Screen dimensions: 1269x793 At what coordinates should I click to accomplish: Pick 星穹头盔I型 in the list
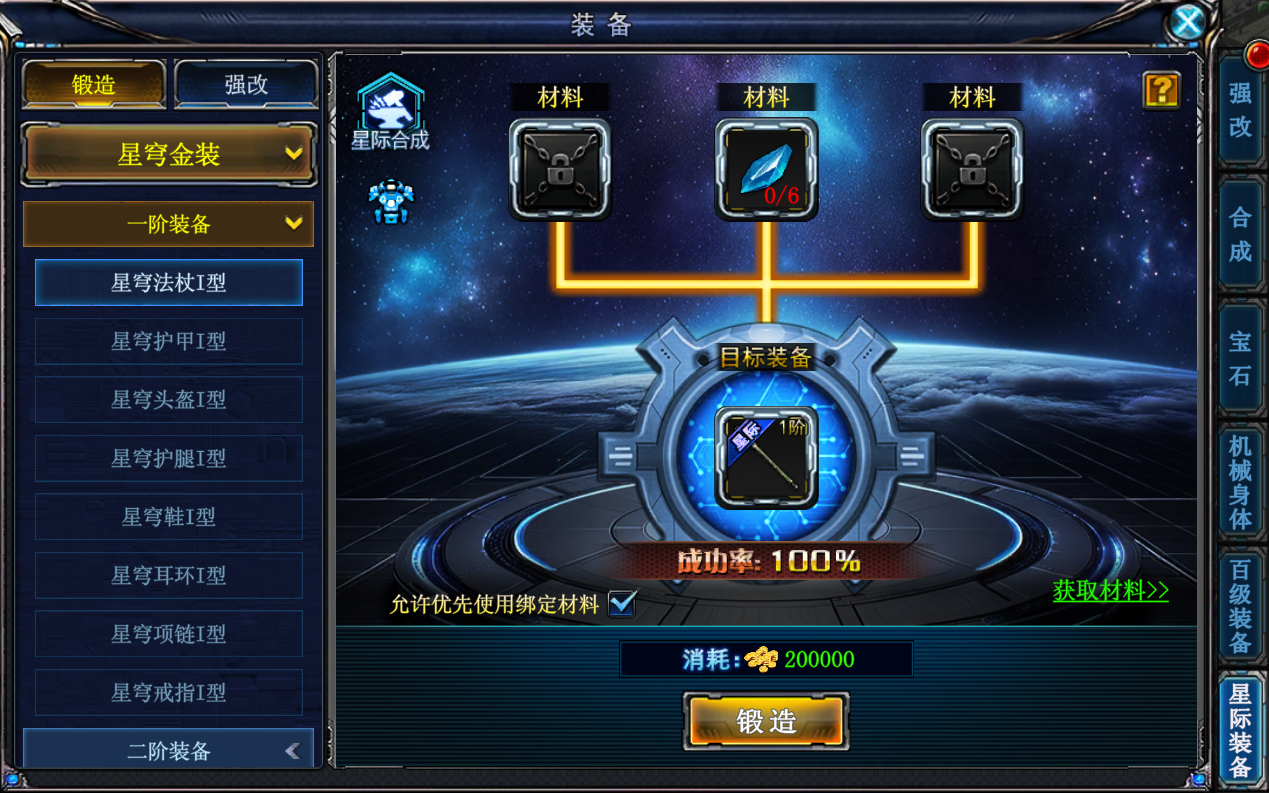point(168,400)
